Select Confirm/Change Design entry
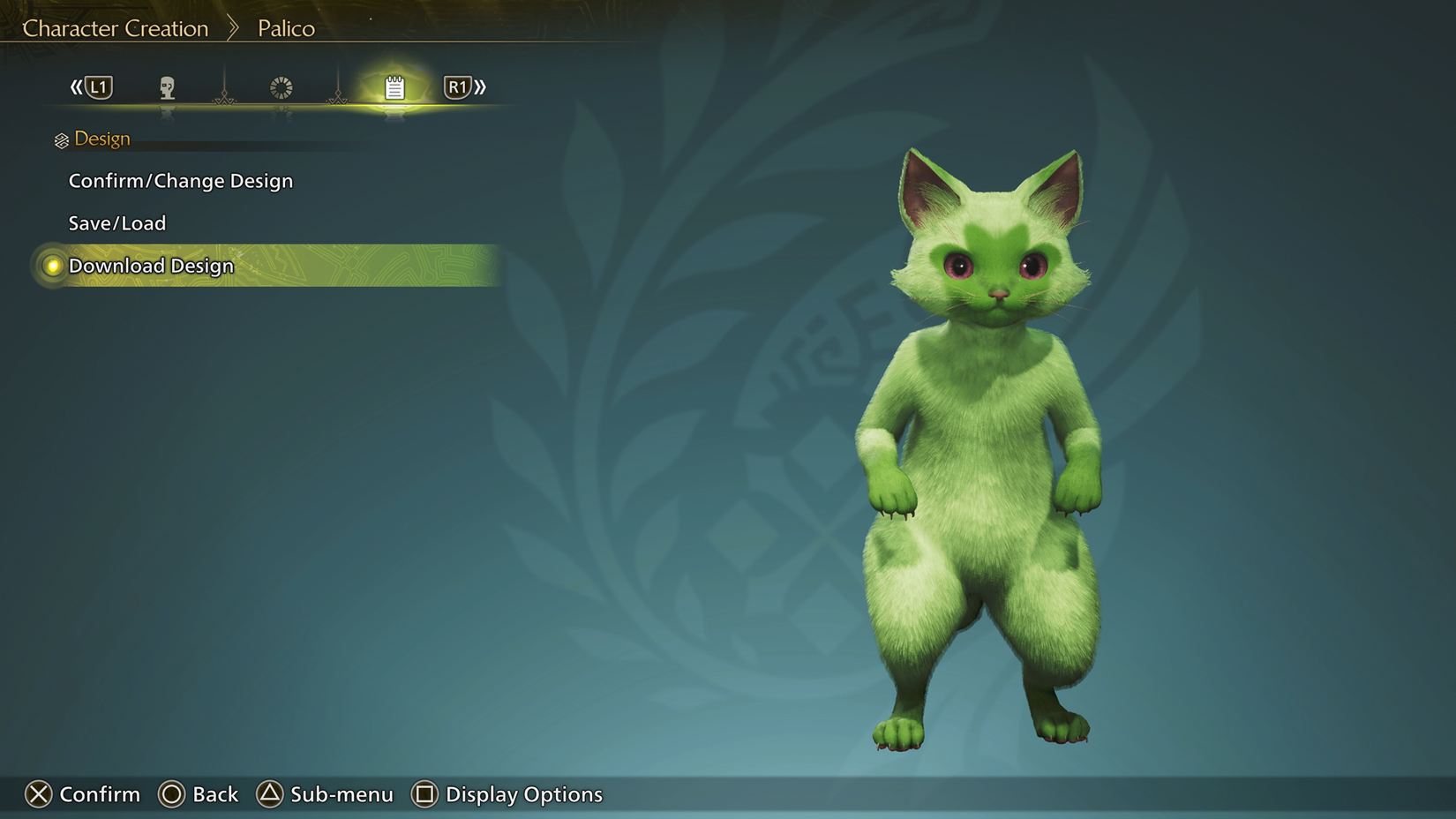This screenshot has height=819, width=1456. 181,181
